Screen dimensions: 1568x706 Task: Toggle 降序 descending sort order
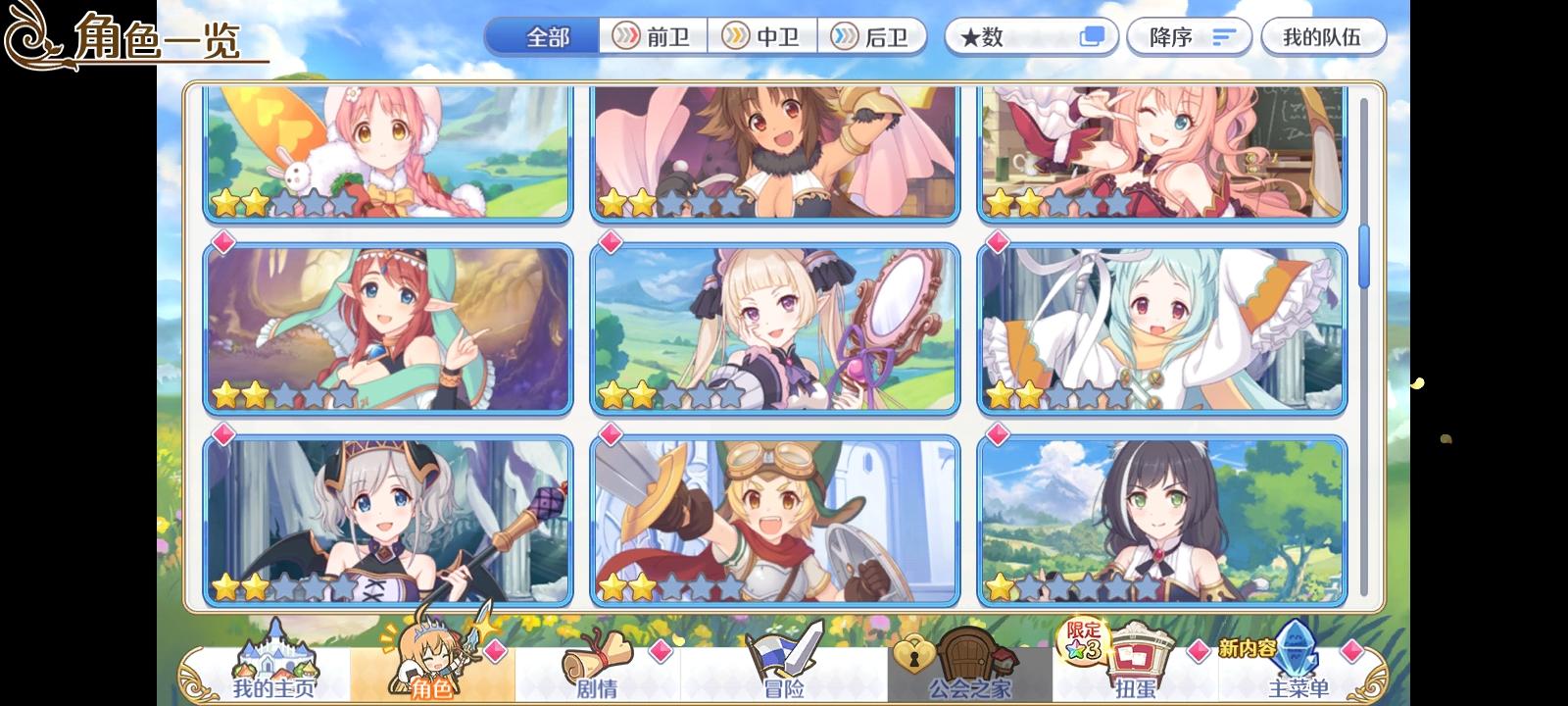coord(1189,36)
